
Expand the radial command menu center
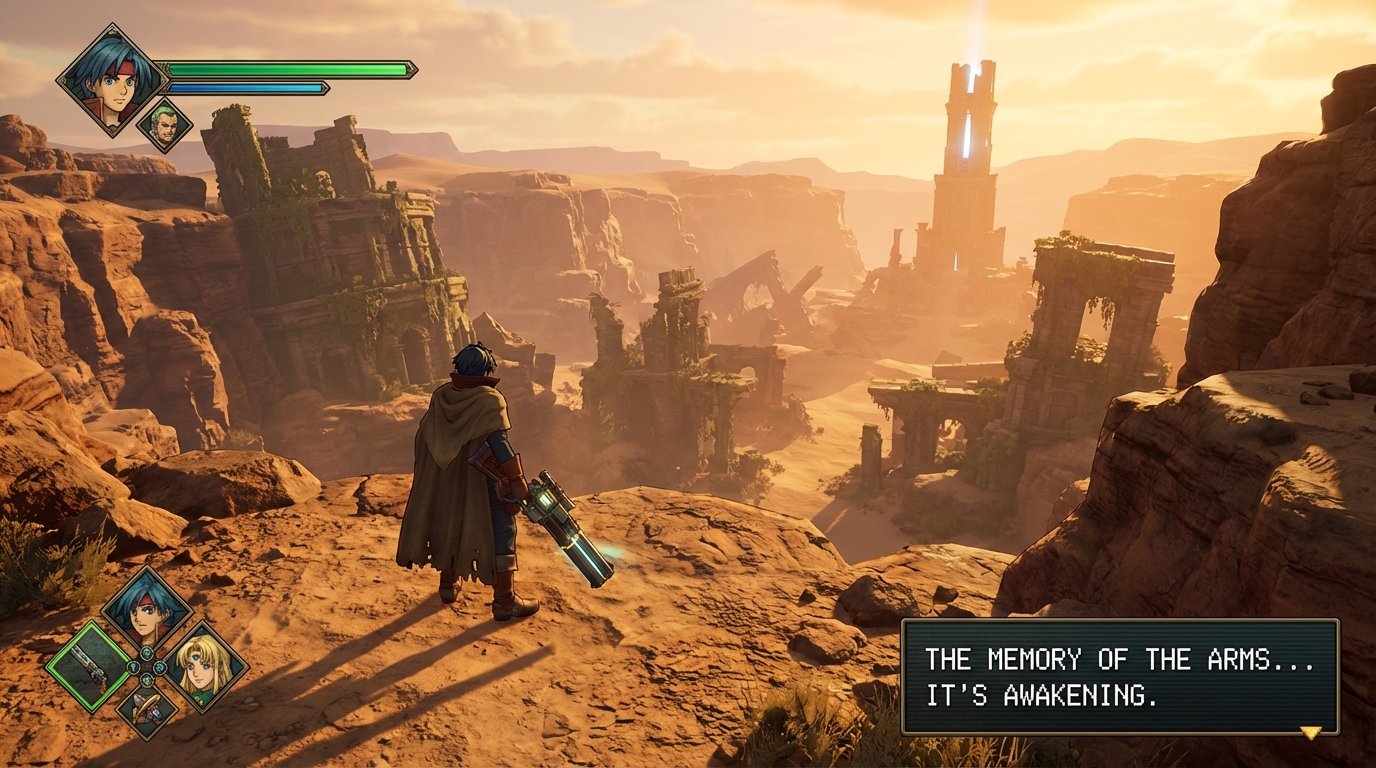(x=147, y=667)
